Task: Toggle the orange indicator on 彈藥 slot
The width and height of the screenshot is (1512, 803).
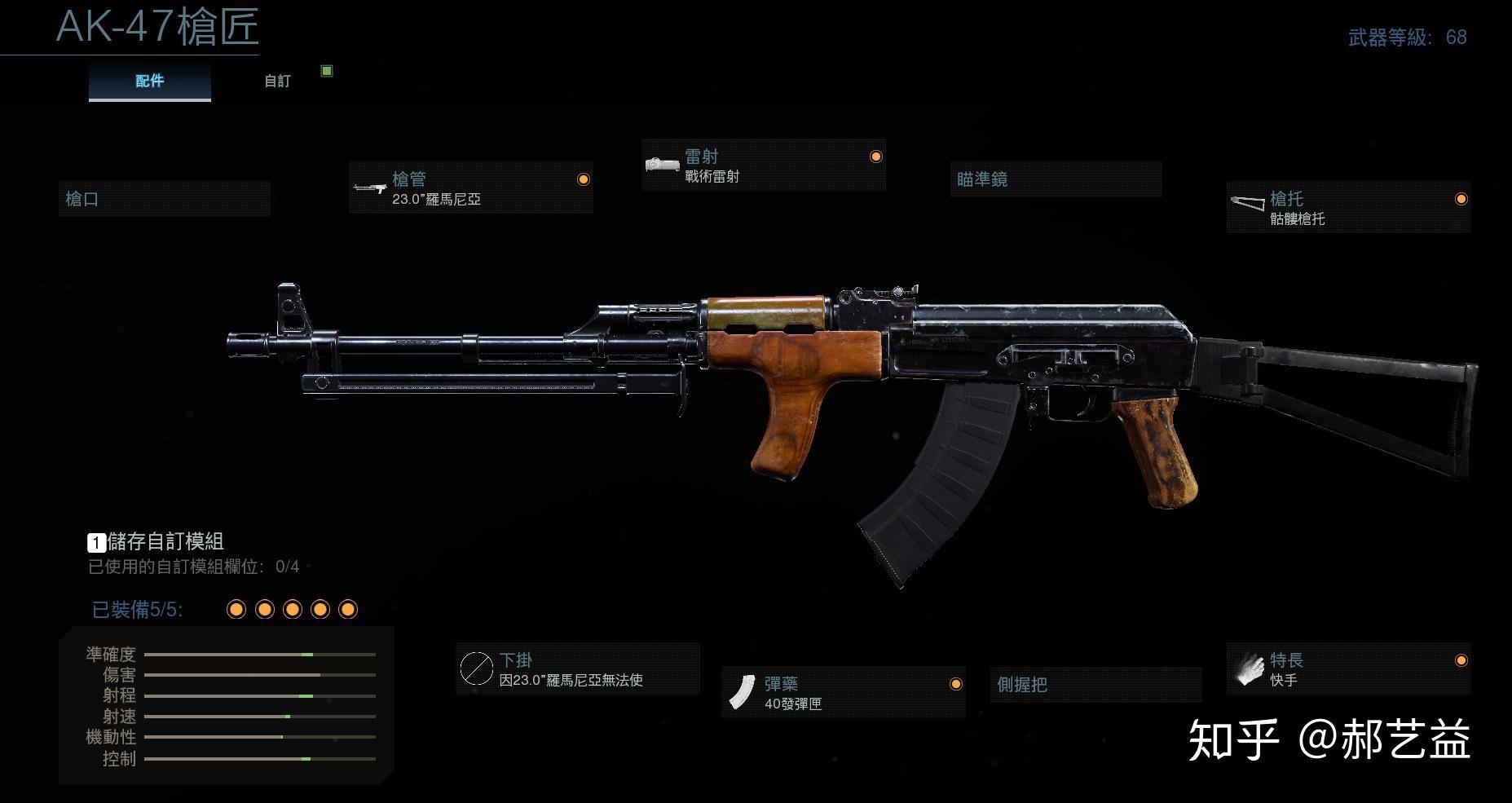Action: click(954, 685)
